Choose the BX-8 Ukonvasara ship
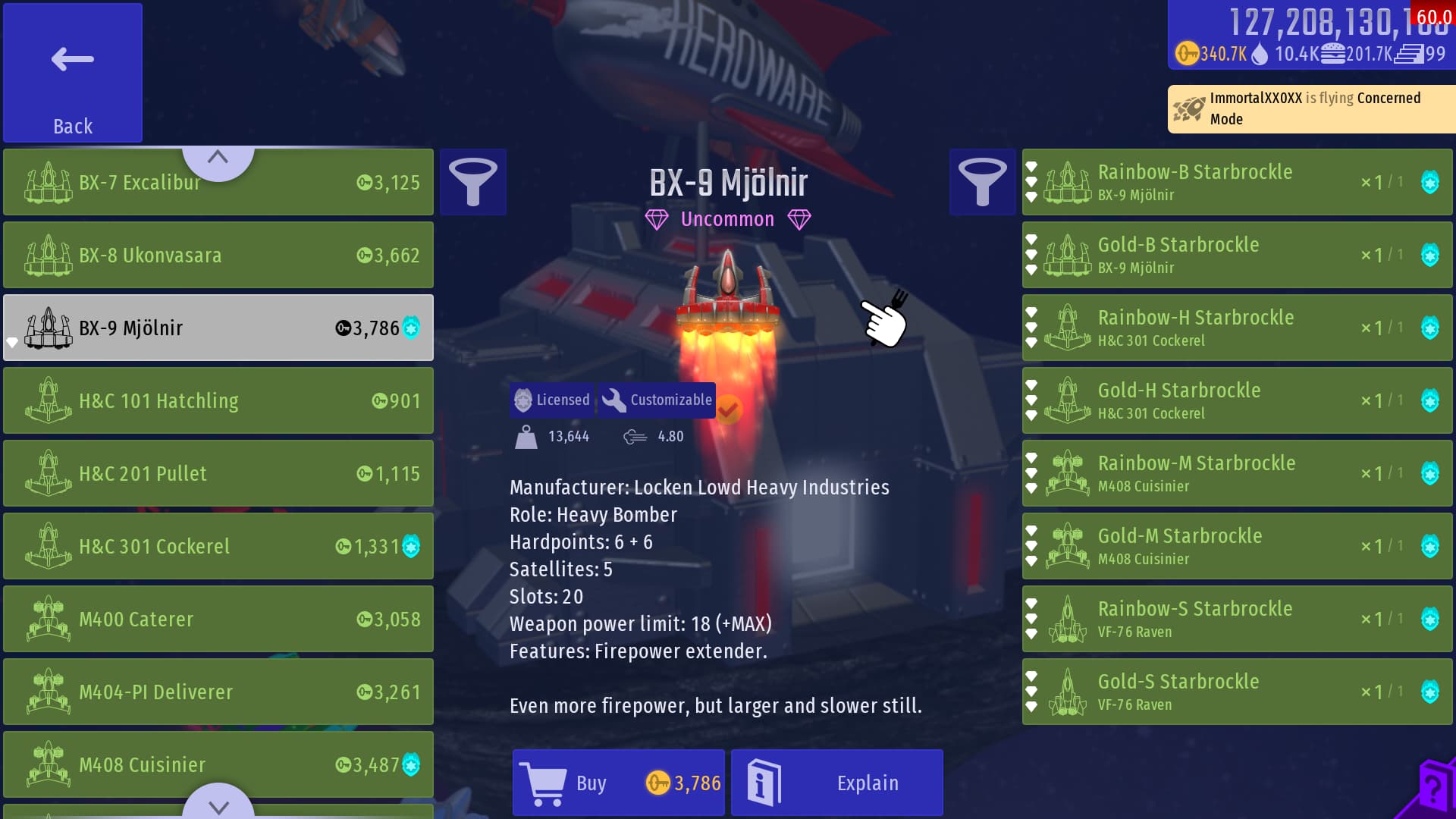1456x819 pixels. tap(218, 256)
